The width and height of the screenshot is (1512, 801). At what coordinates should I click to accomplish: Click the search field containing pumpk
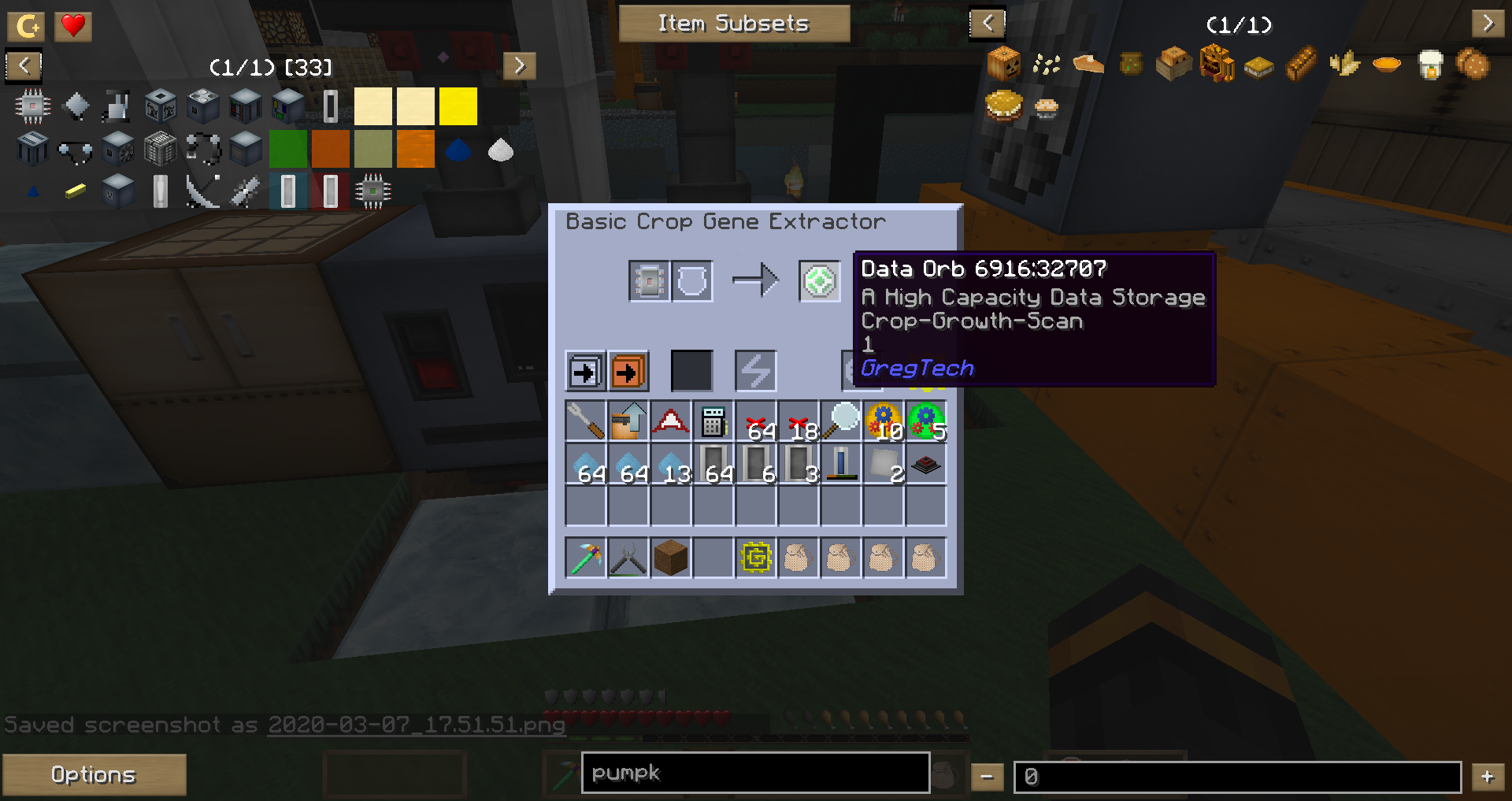click(754, 773)
